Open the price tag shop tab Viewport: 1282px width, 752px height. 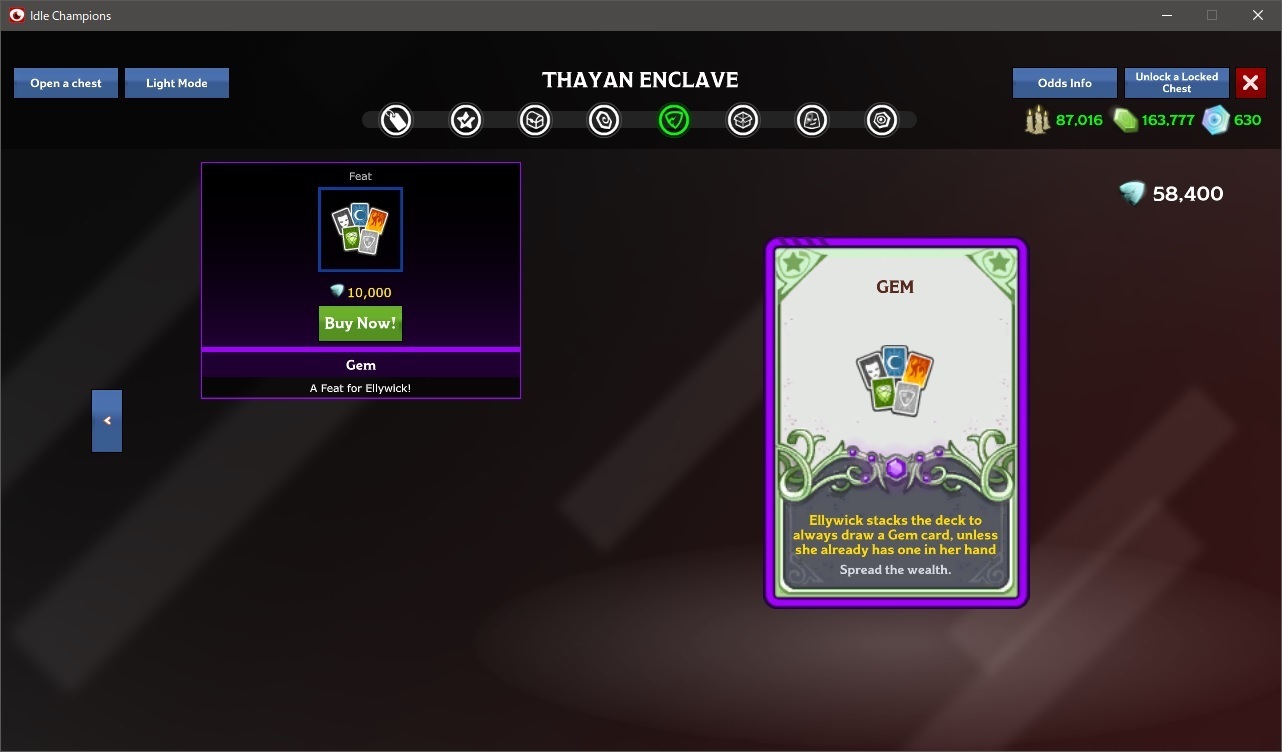click(x=396, y=121)
